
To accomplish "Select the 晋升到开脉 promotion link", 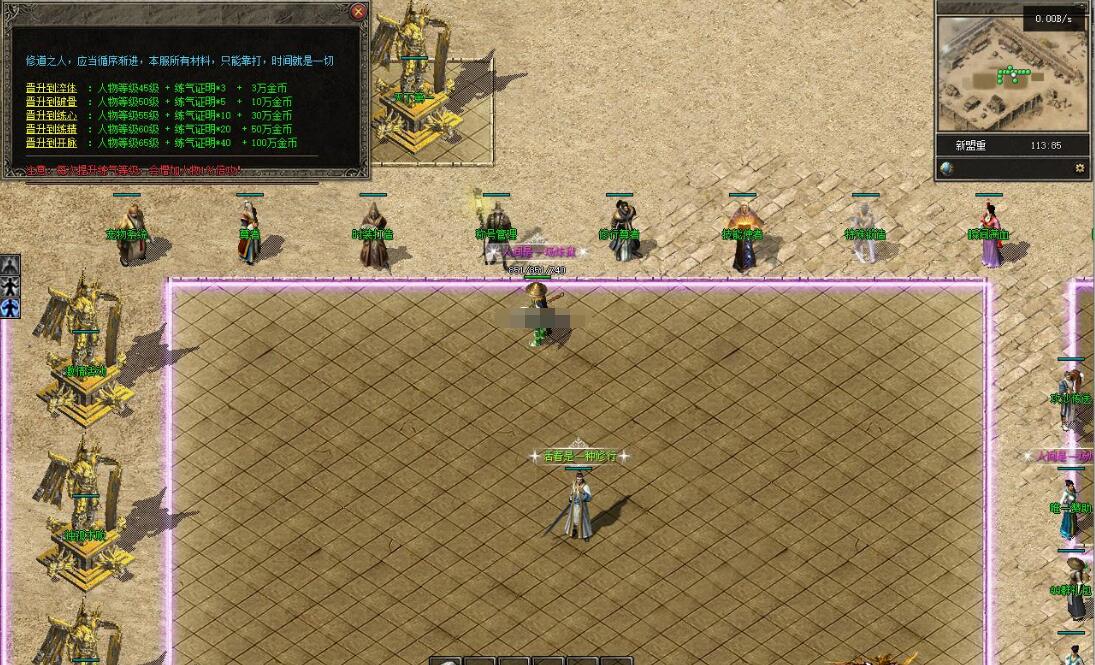I will [51, 143].
